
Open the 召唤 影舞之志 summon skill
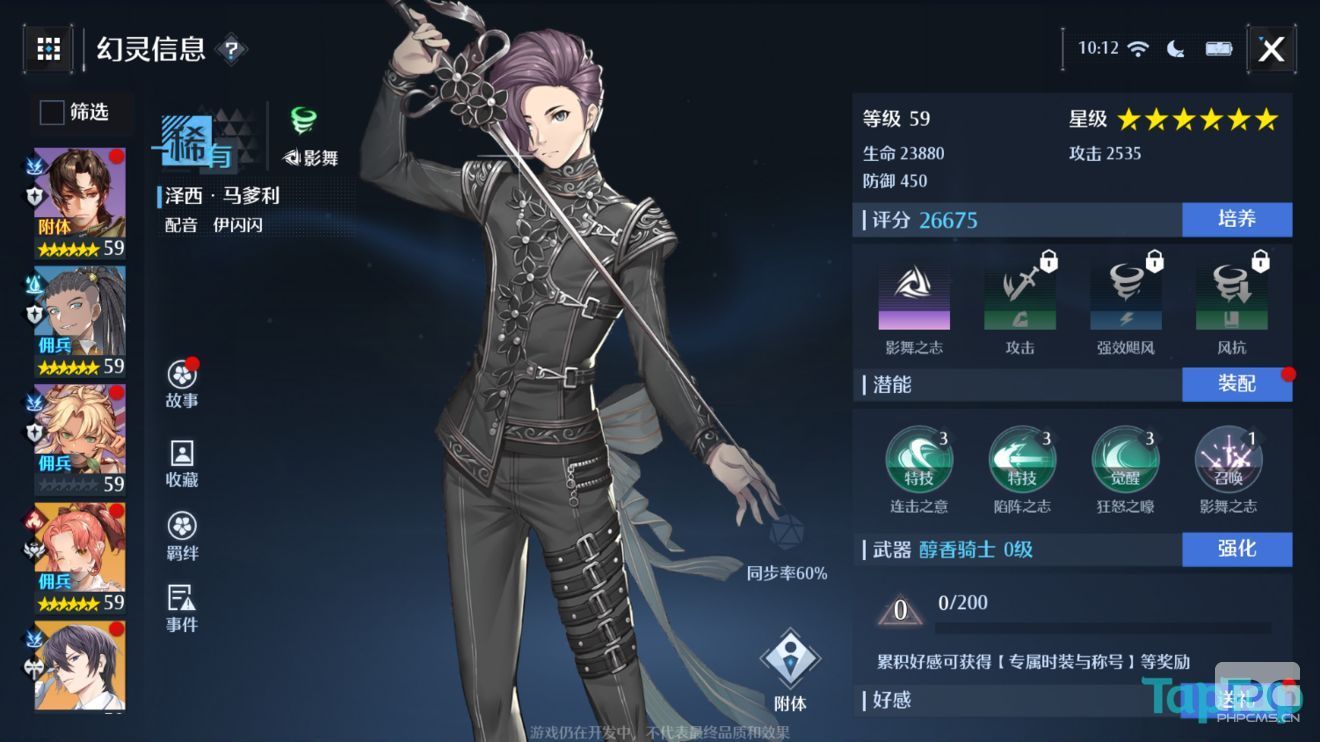[1227, 459]
